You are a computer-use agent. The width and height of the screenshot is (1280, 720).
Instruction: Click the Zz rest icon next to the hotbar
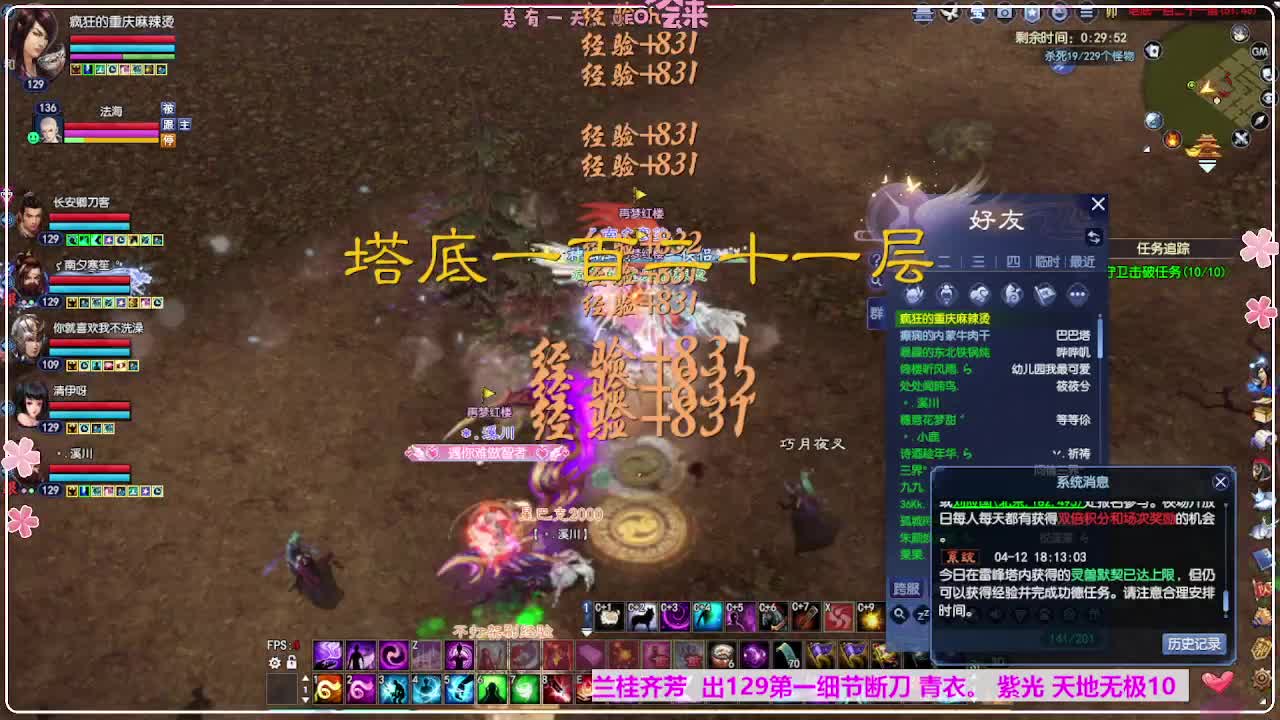tap(921, 614)
